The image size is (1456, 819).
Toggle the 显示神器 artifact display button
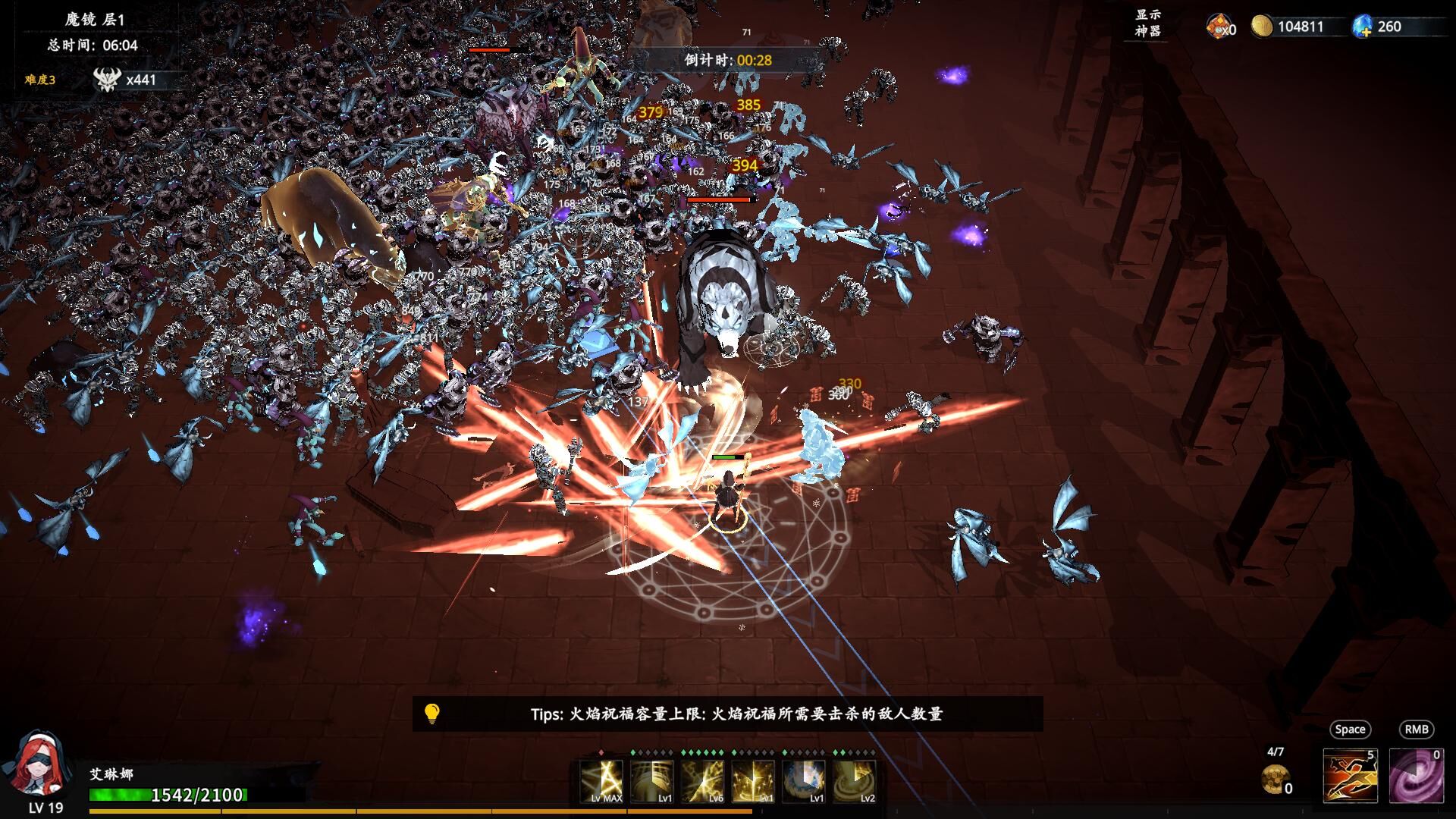coord(1147,24)
